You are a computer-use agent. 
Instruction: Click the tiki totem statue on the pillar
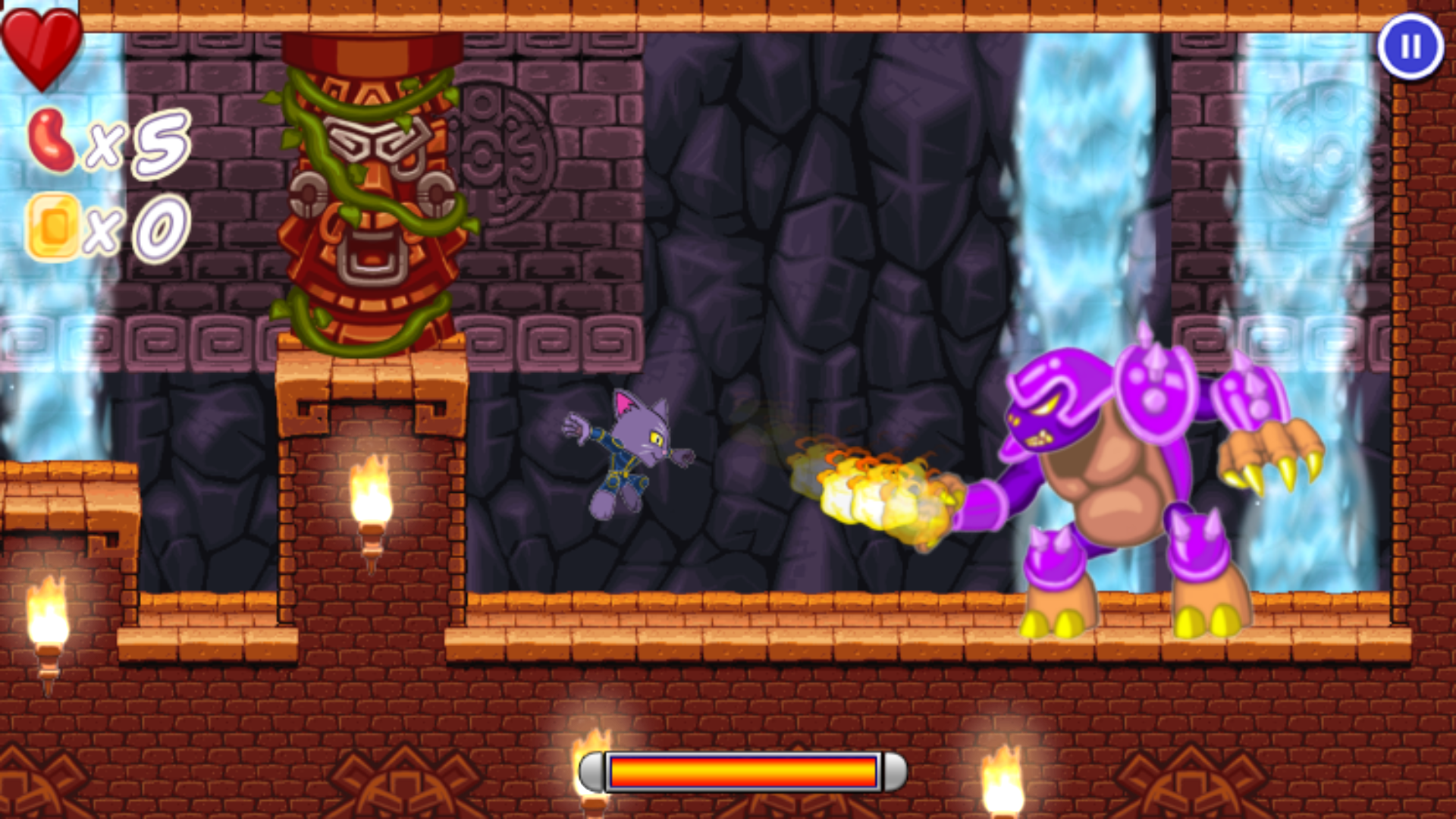coord(372,190)
